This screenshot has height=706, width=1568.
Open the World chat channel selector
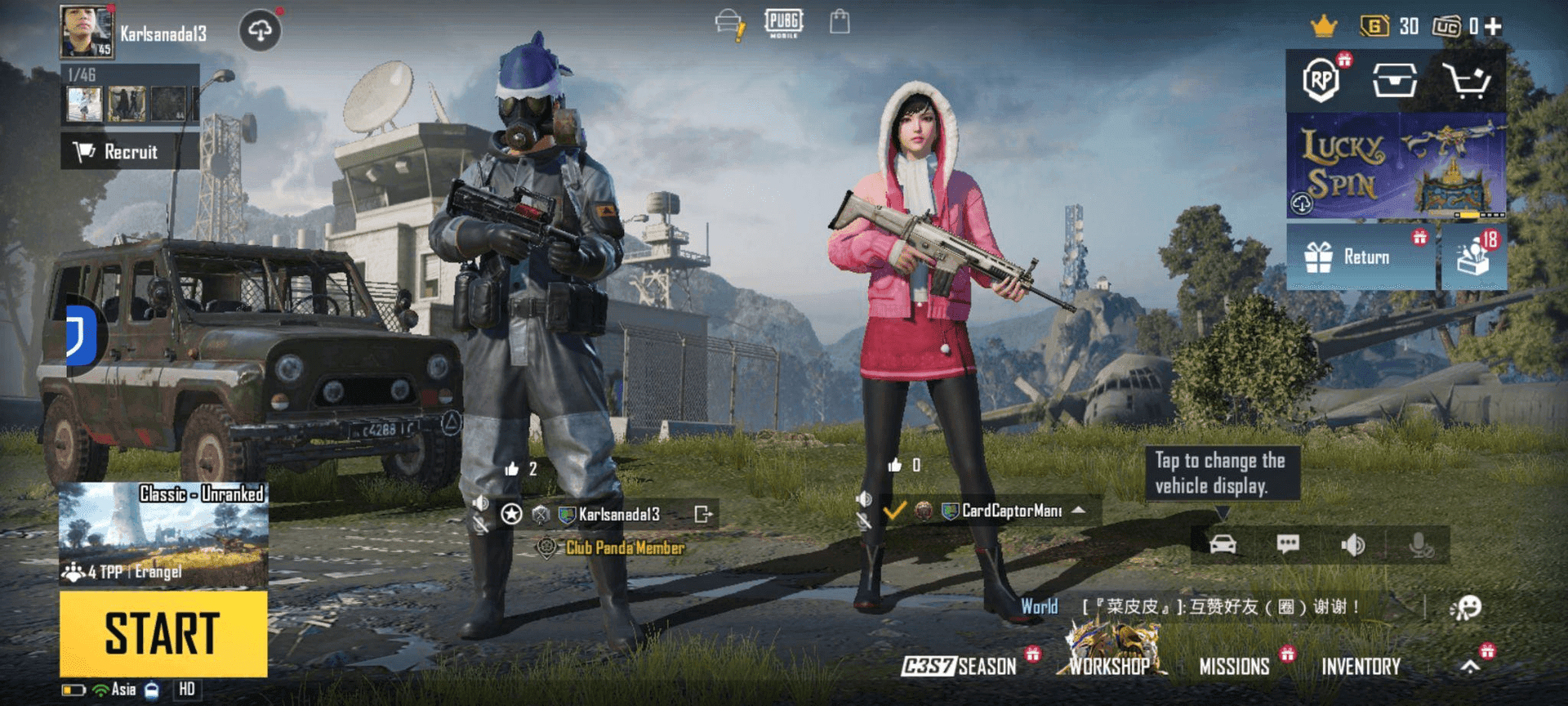coord(1039,606)
